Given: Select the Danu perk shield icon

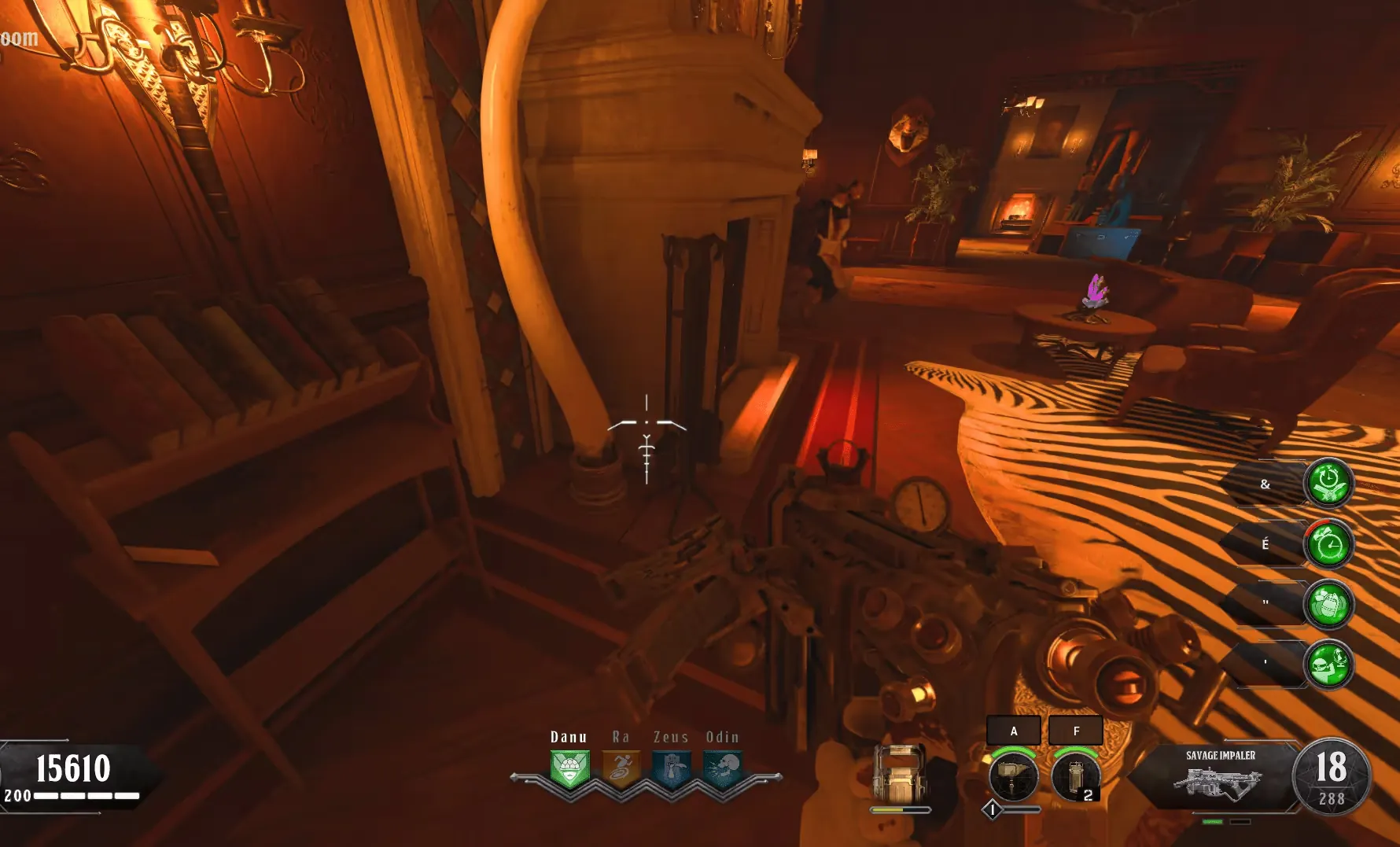Looking at the screenshot, I should pos(569,768).
